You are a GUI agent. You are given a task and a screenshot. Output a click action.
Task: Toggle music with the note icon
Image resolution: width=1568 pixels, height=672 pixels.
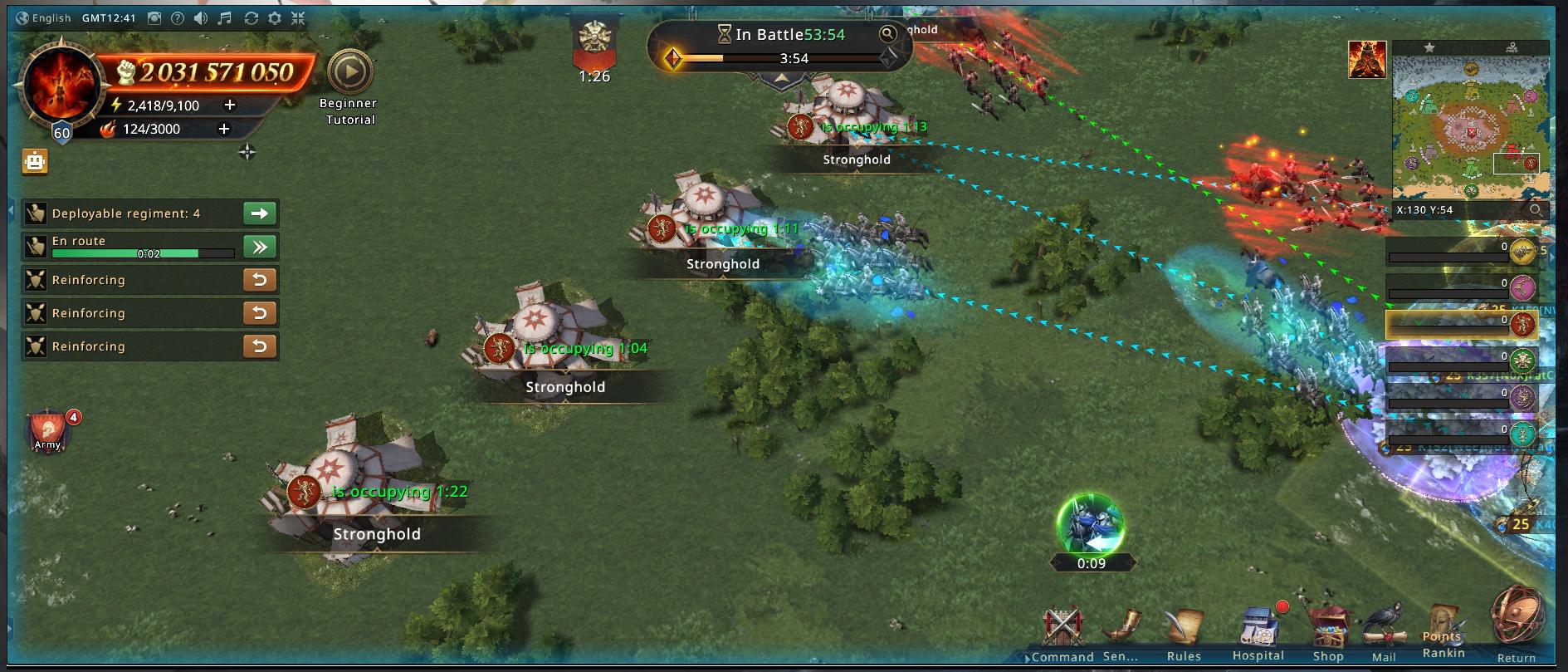[225, 18]
